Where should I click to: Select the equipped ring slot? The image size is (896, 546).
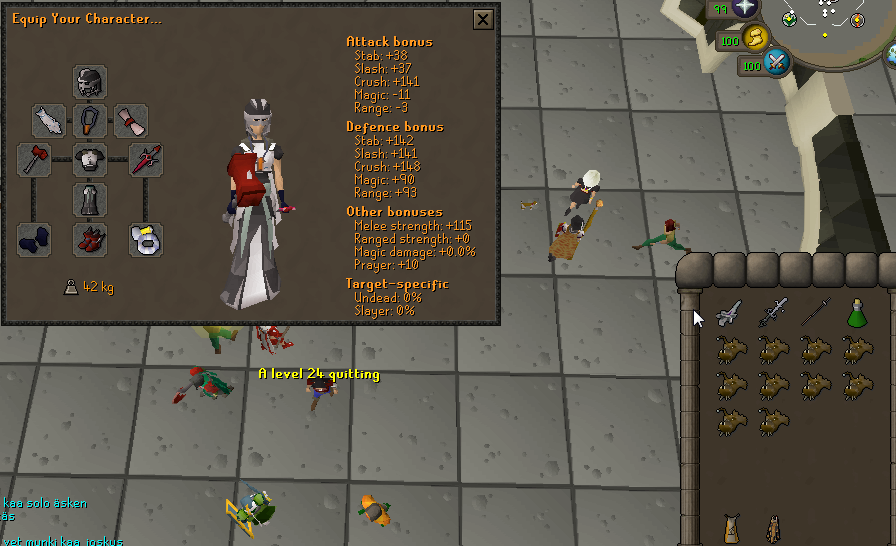pyautogui.click(x=146, y=240)
